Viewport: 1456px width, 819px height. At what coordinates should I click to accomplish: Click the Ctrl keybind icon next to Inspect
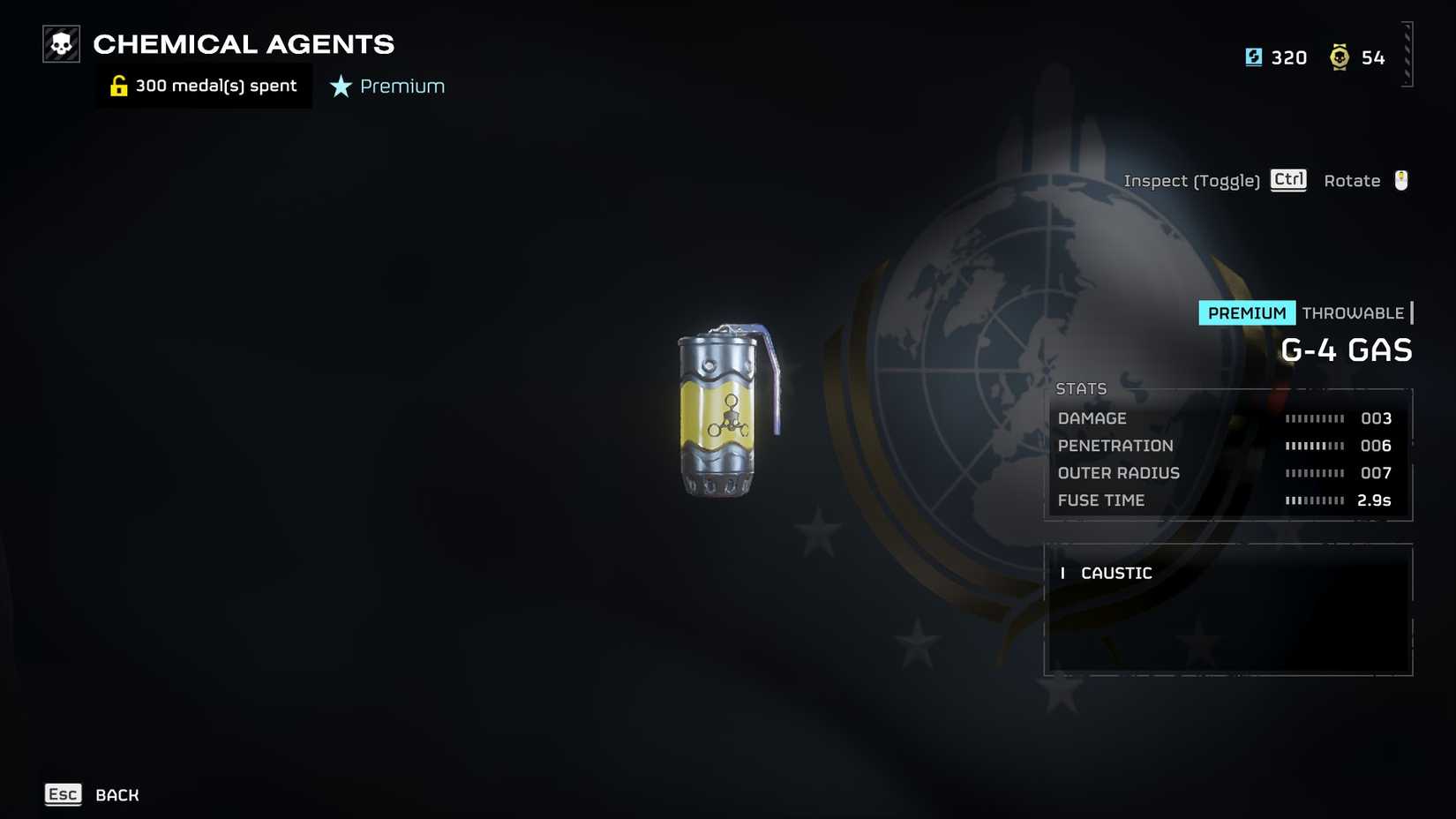1287,180
